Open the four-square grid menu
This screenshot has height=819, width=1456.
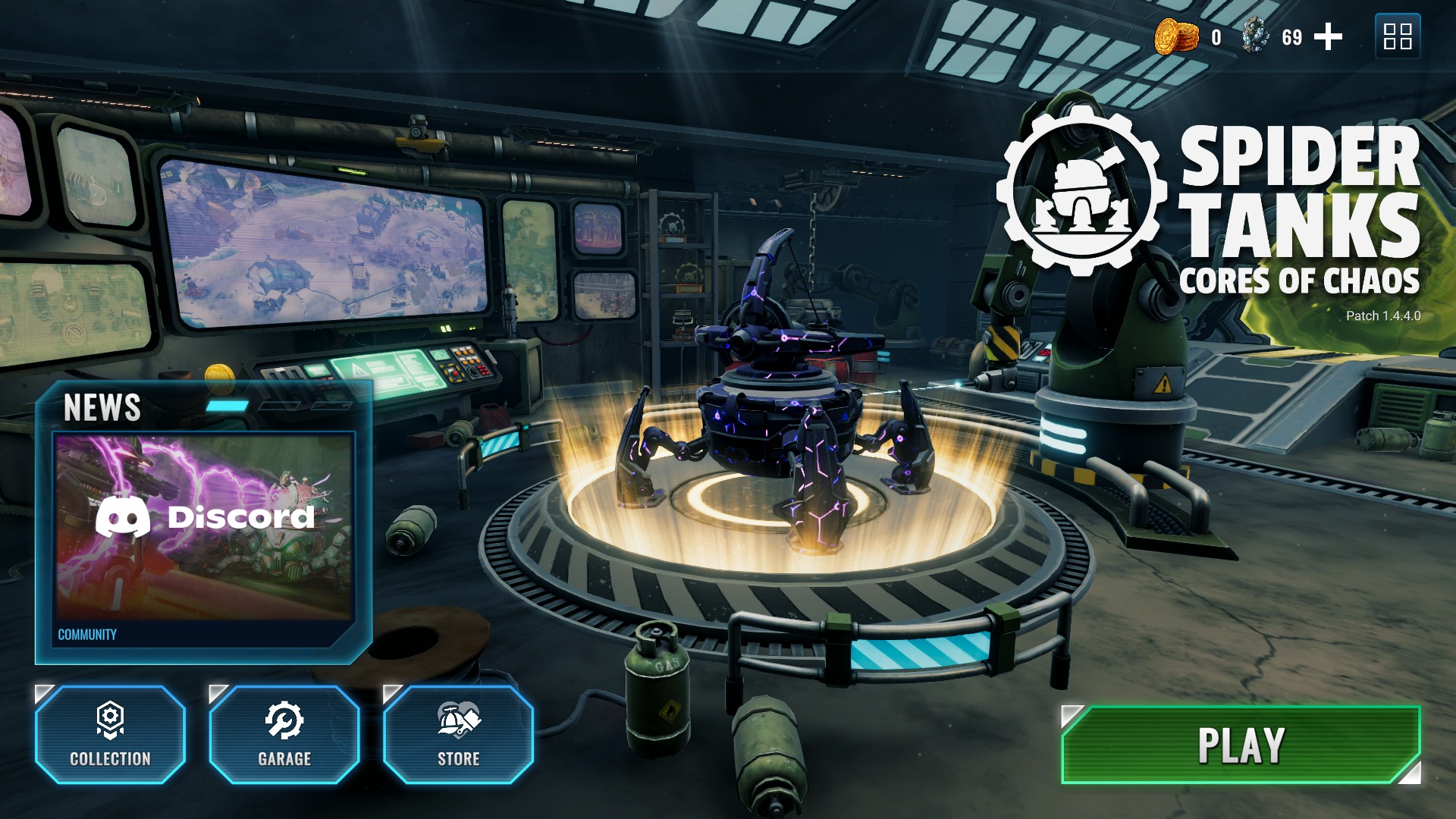[1397, 36]
